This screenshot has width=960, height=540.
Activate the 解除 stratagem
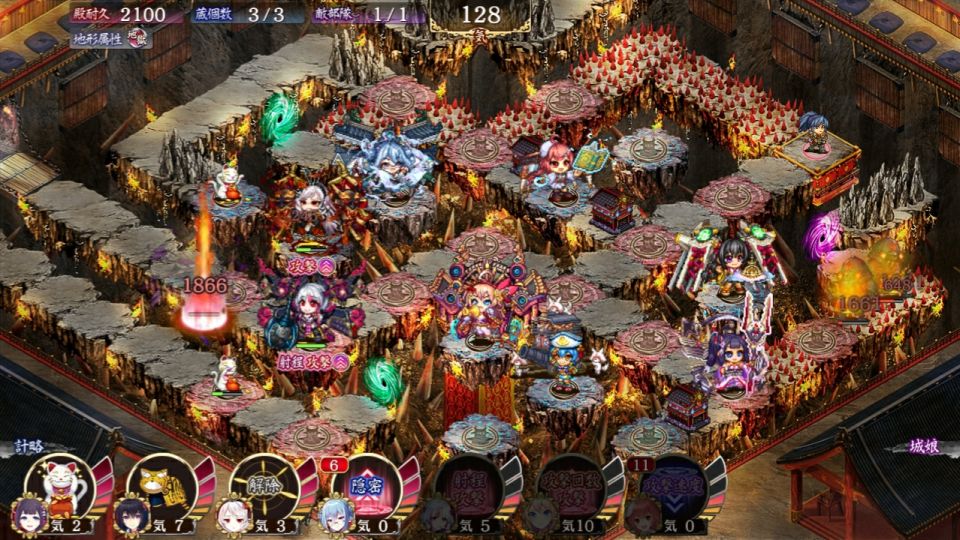[262, 486]
